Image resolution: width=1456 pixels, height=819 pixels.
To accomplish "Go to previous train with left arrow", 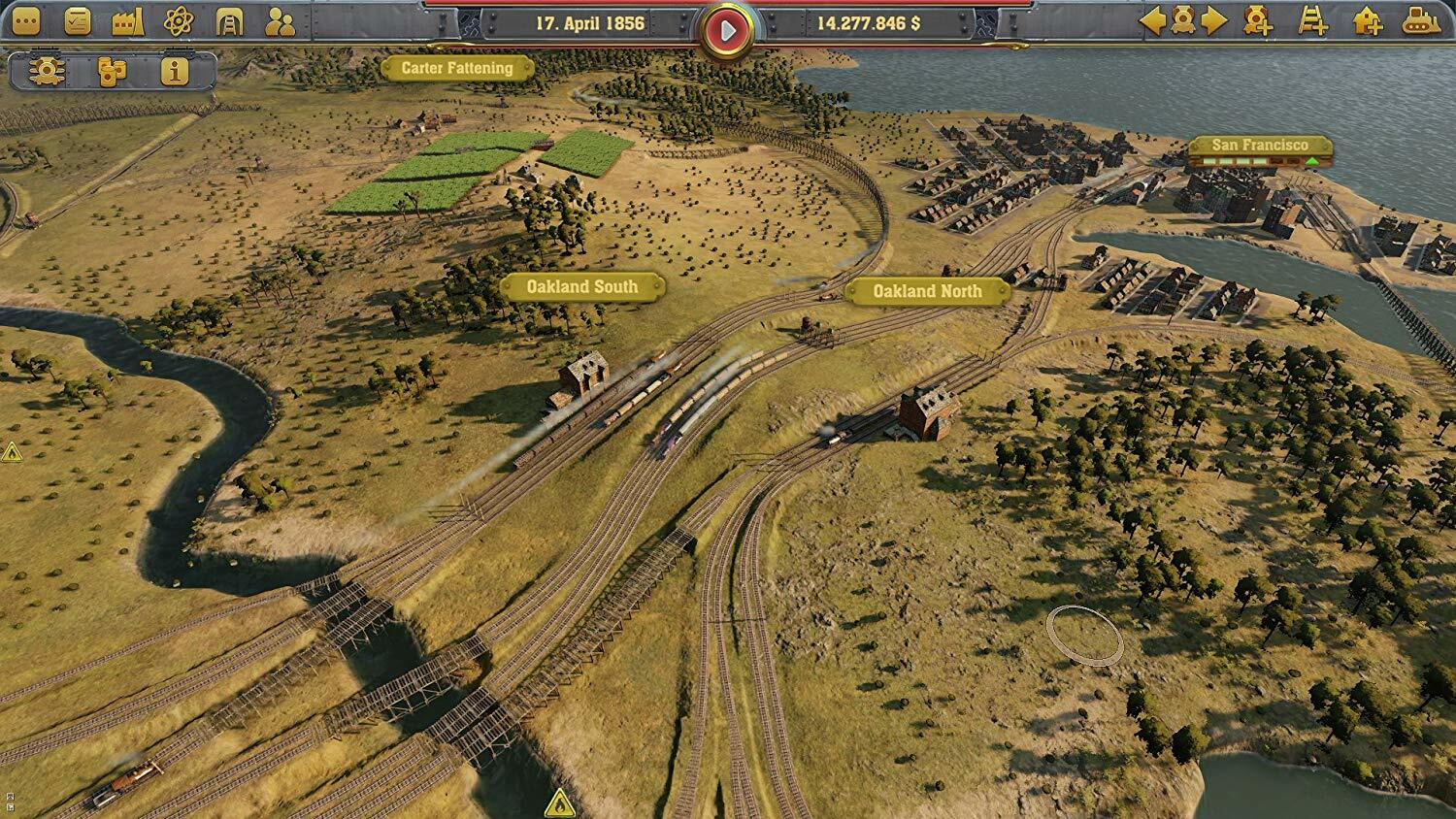I will [1152, 21].
